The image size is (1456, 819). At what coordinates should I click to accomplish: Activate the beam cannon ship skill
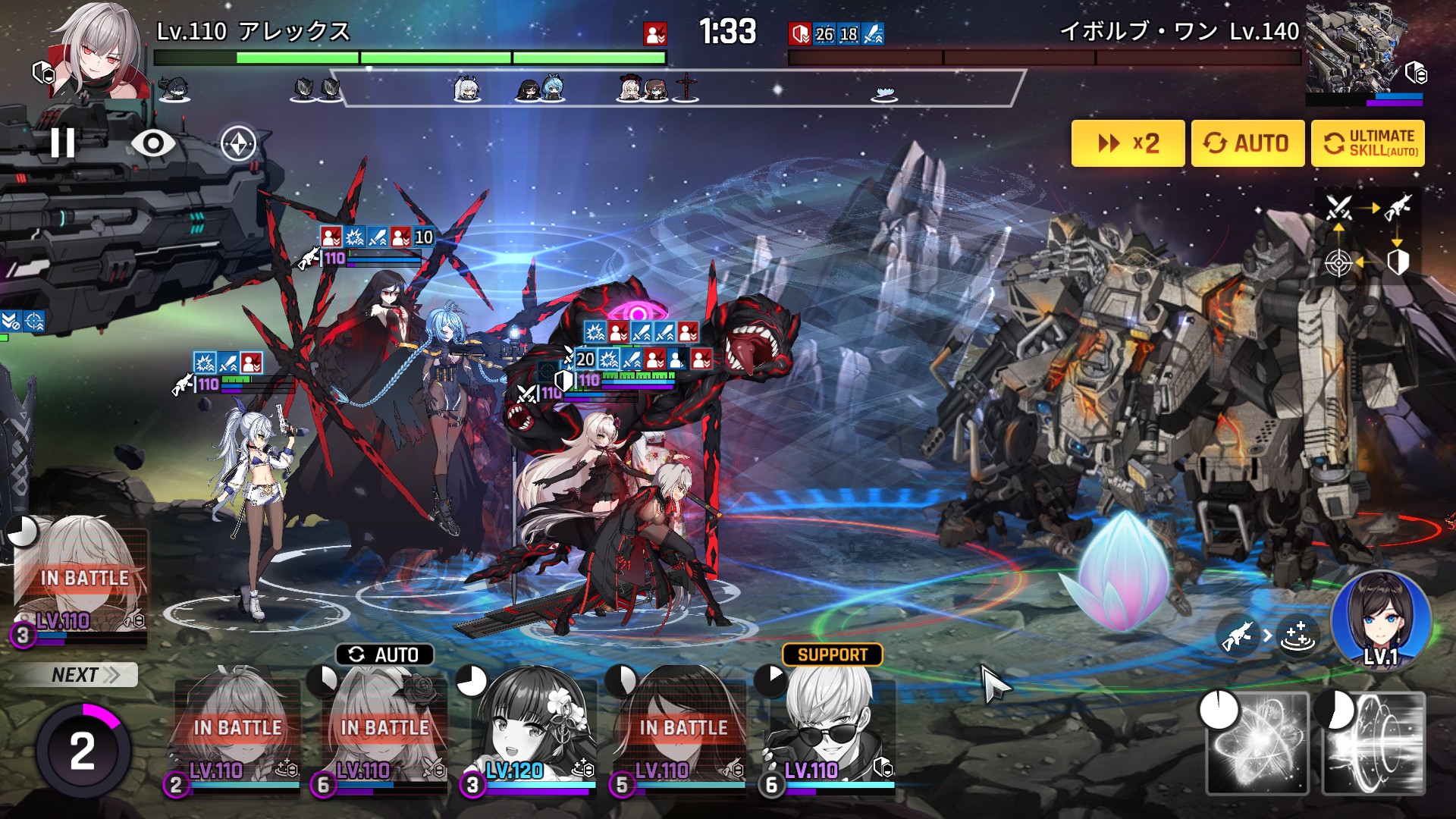point(1373,743)
